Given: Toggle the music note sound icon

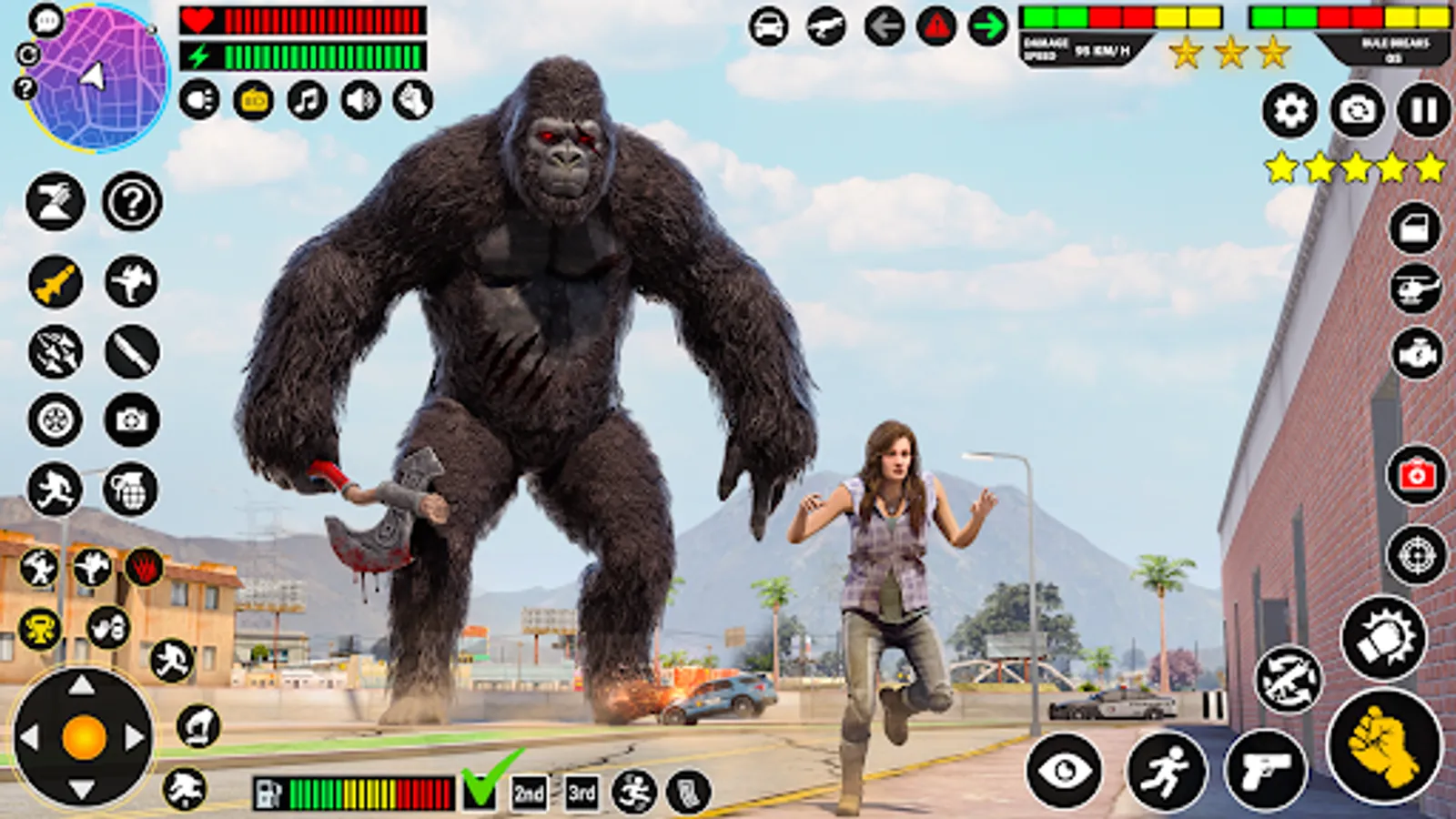Looking at the screenshot, I should point(306,97).
